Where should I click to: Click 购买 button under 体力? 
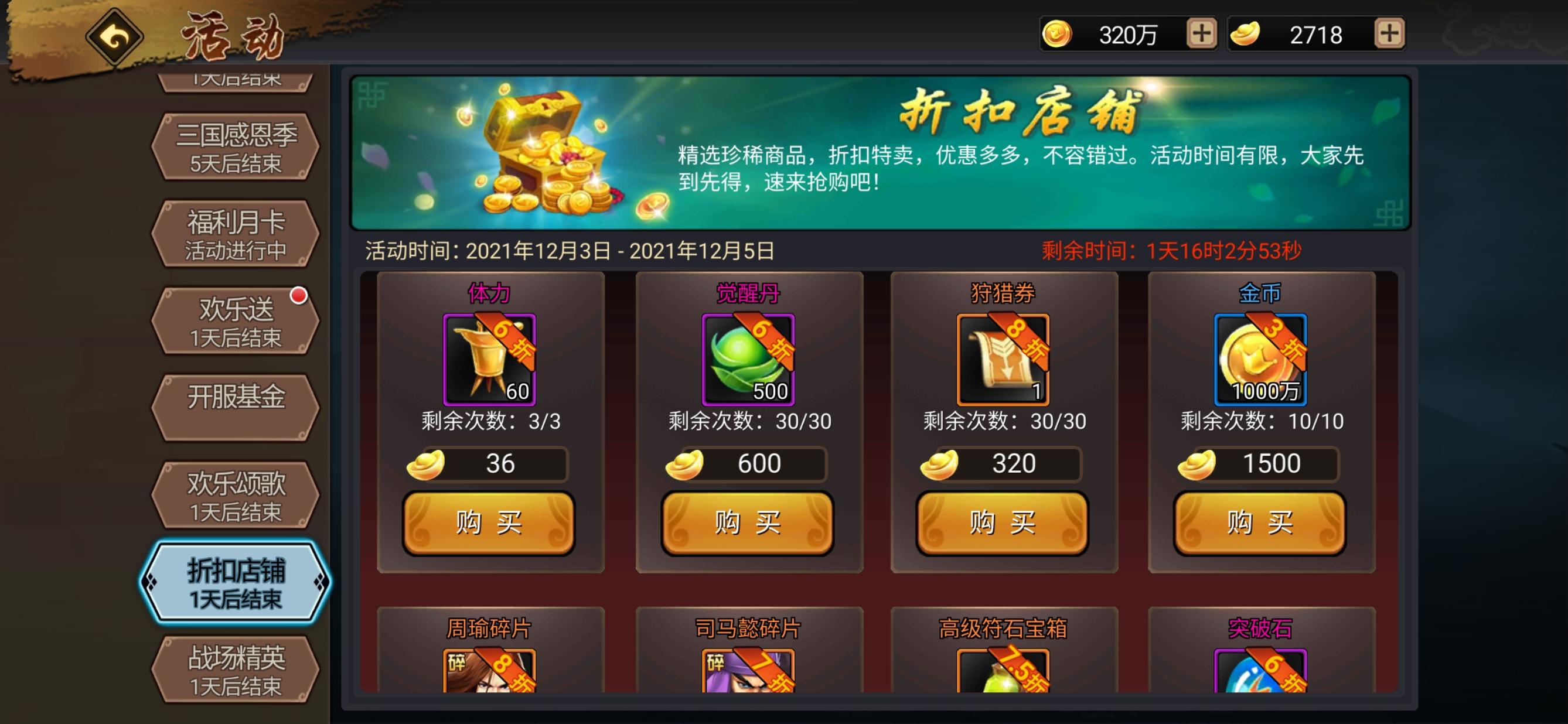click(x=489, y=524)
